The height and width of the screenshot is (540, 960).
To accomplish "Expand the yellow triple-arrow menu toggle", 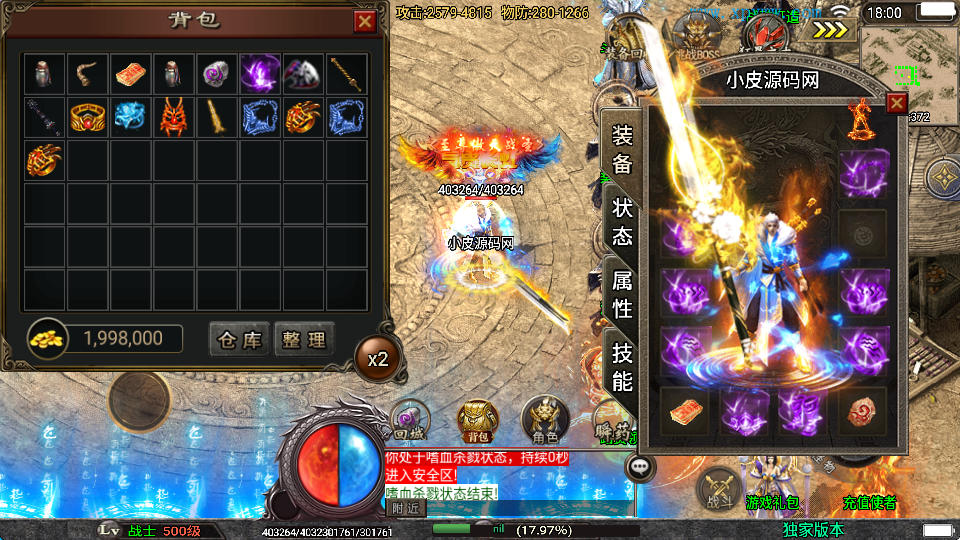I will 828,30.
